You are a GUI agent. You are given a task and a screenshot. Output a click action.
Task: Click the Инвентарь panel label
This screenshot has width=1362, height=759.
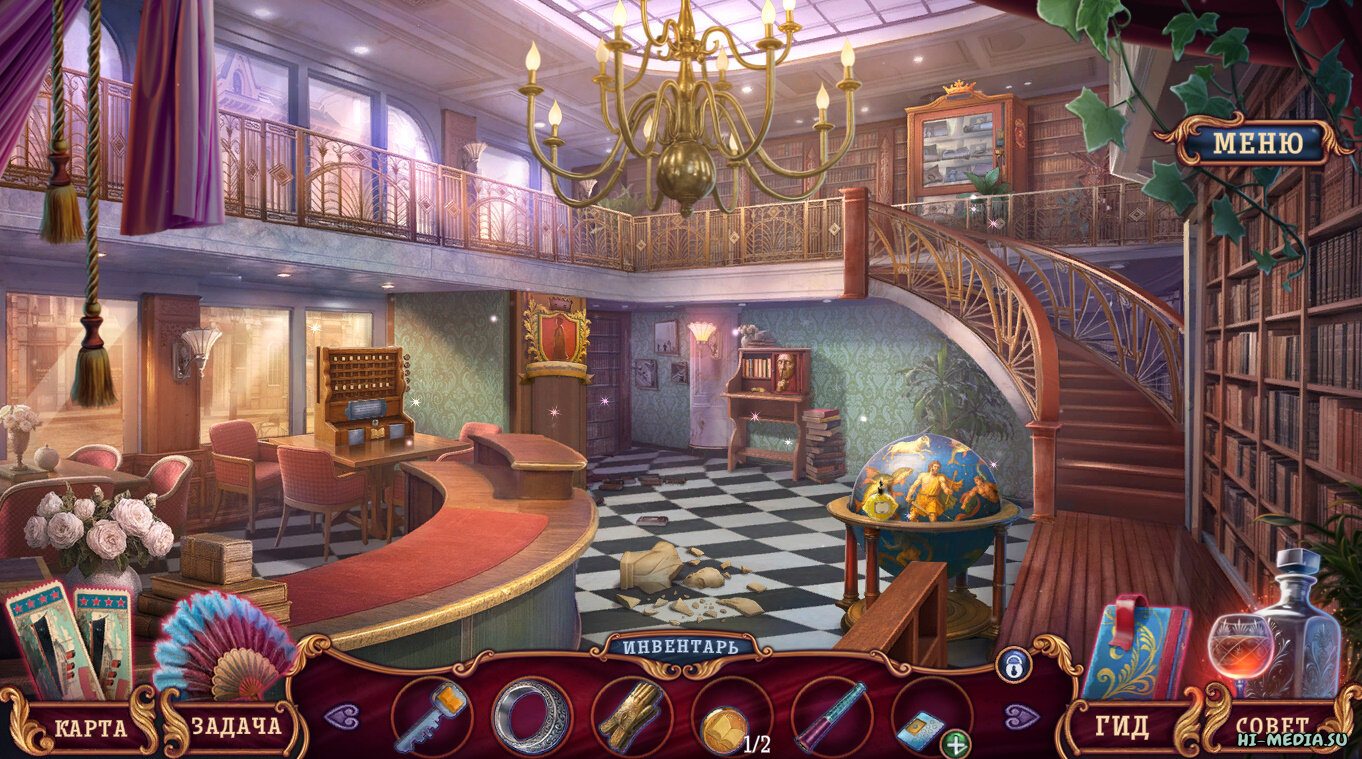pos(681,646)
